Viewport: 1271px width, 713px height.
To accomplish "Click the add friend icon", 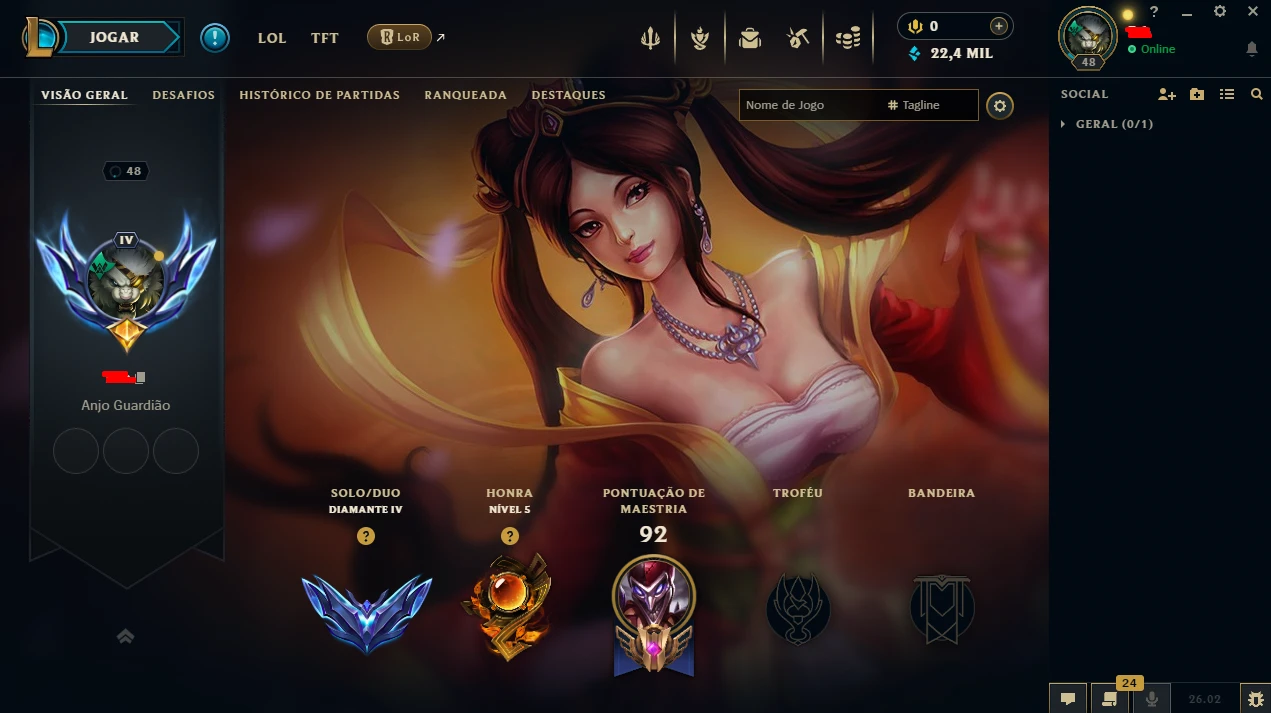I will [x=1167, y=94].
